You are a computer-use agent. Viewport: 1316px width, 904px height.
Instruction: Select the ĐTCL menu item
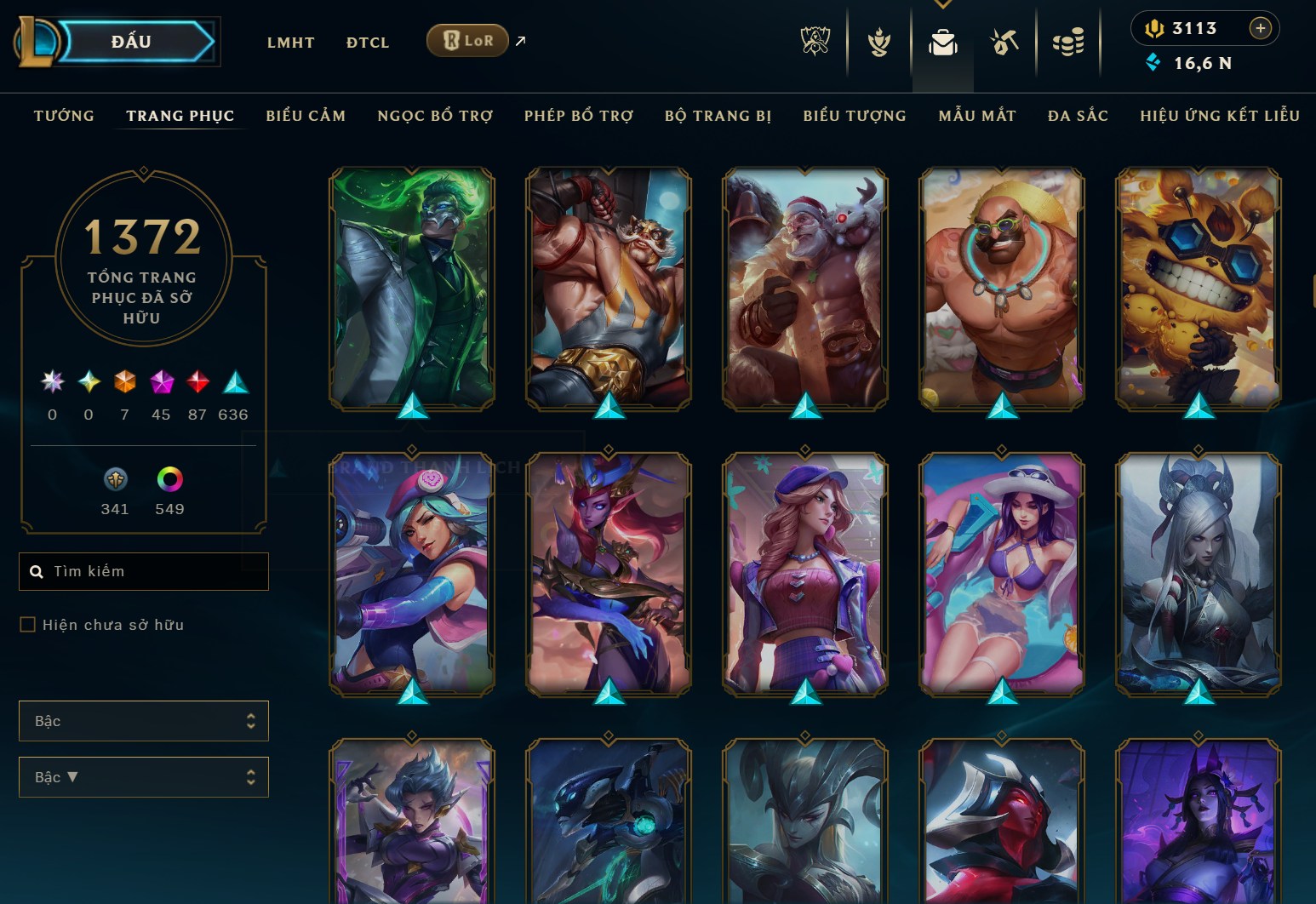(x=368, y=42)
